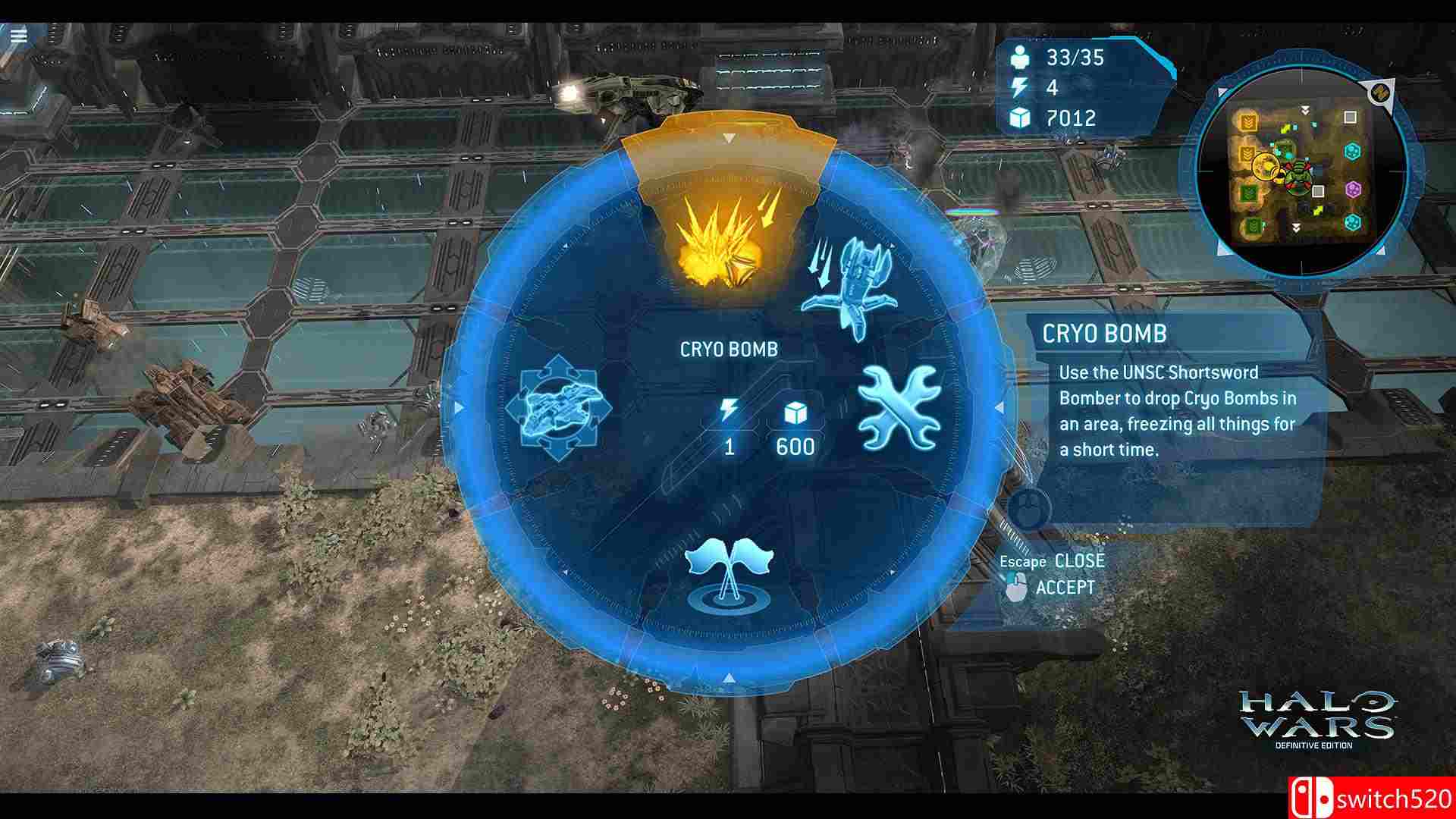
Task: Click the objective marker on the minimap's top edge
Action: point(1381,93)
